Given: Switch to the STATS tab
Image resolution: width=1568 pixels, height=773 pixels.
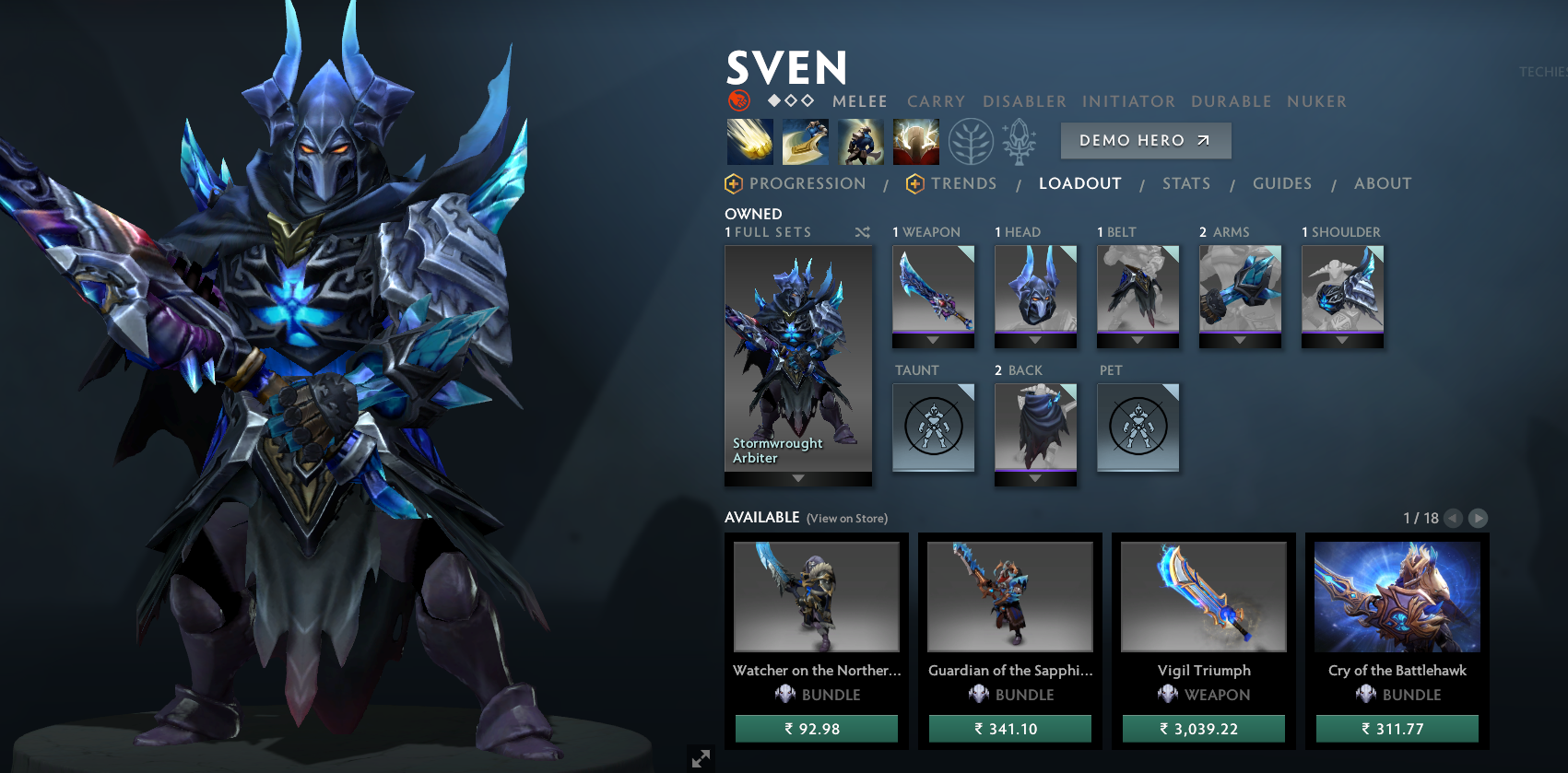Looking at the screenshot, I should (x=1186, y=183).
